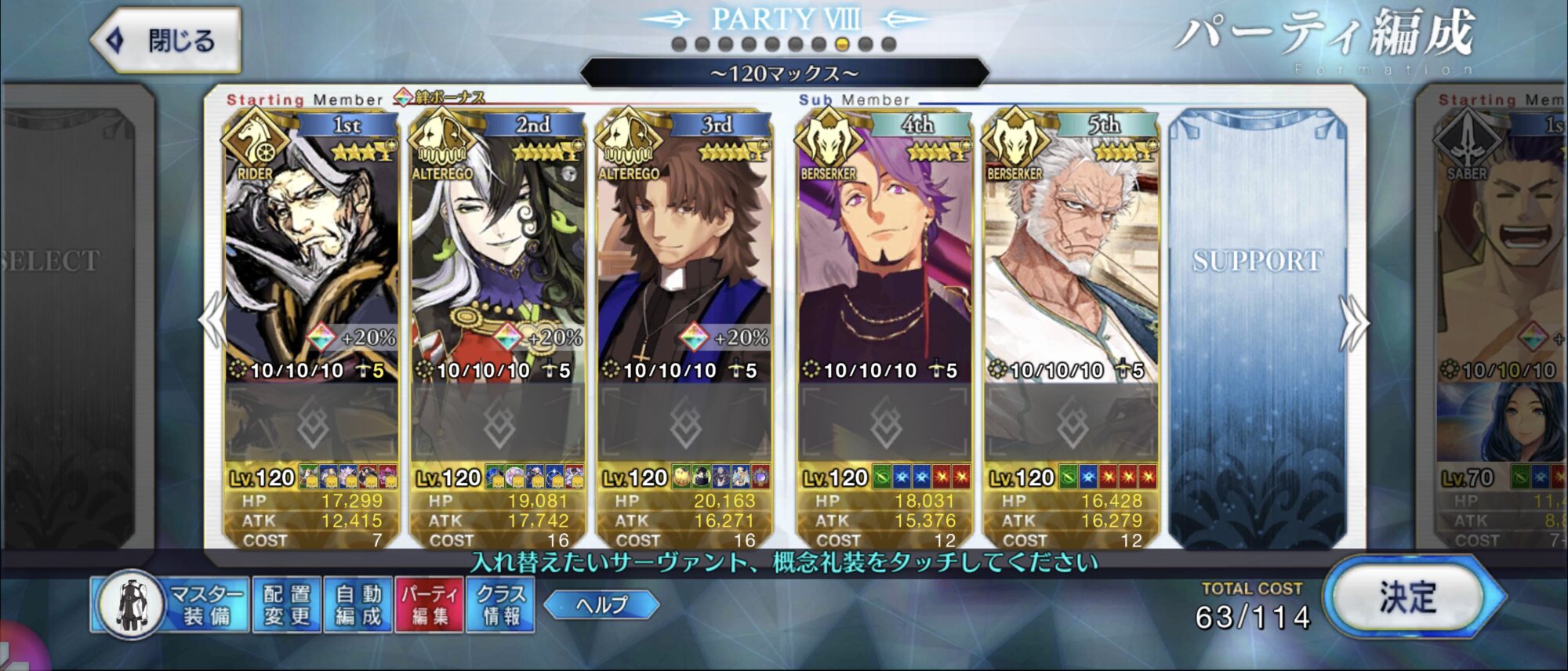Select the 配置変更 position change button

286,604
